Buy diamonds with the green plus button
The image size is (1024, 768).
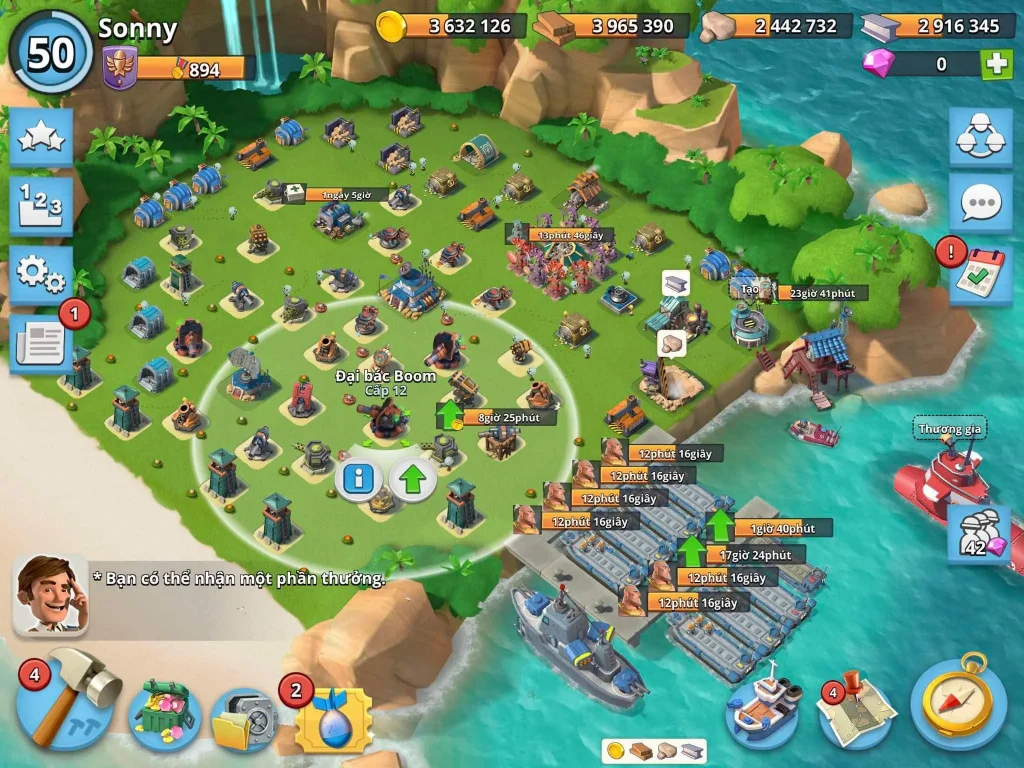tap(996, 64)
